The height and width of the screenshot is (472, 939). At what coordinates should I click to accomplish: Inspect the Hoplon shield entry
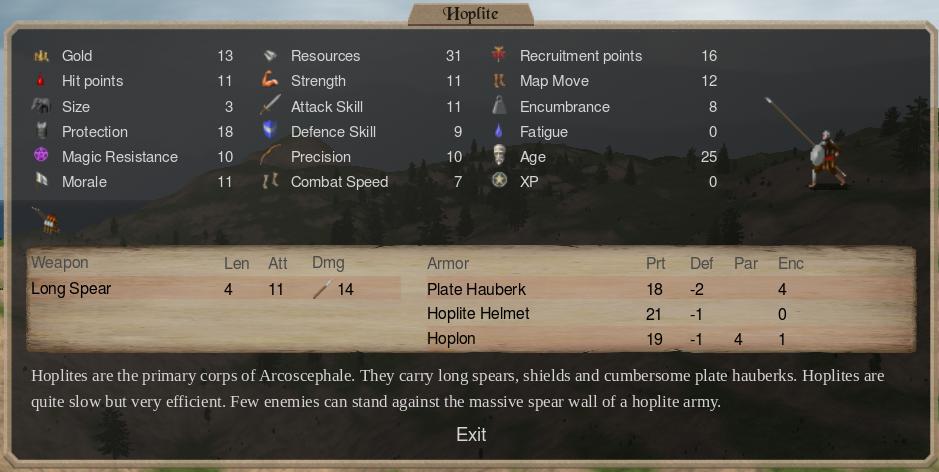[x=451, y=339]
